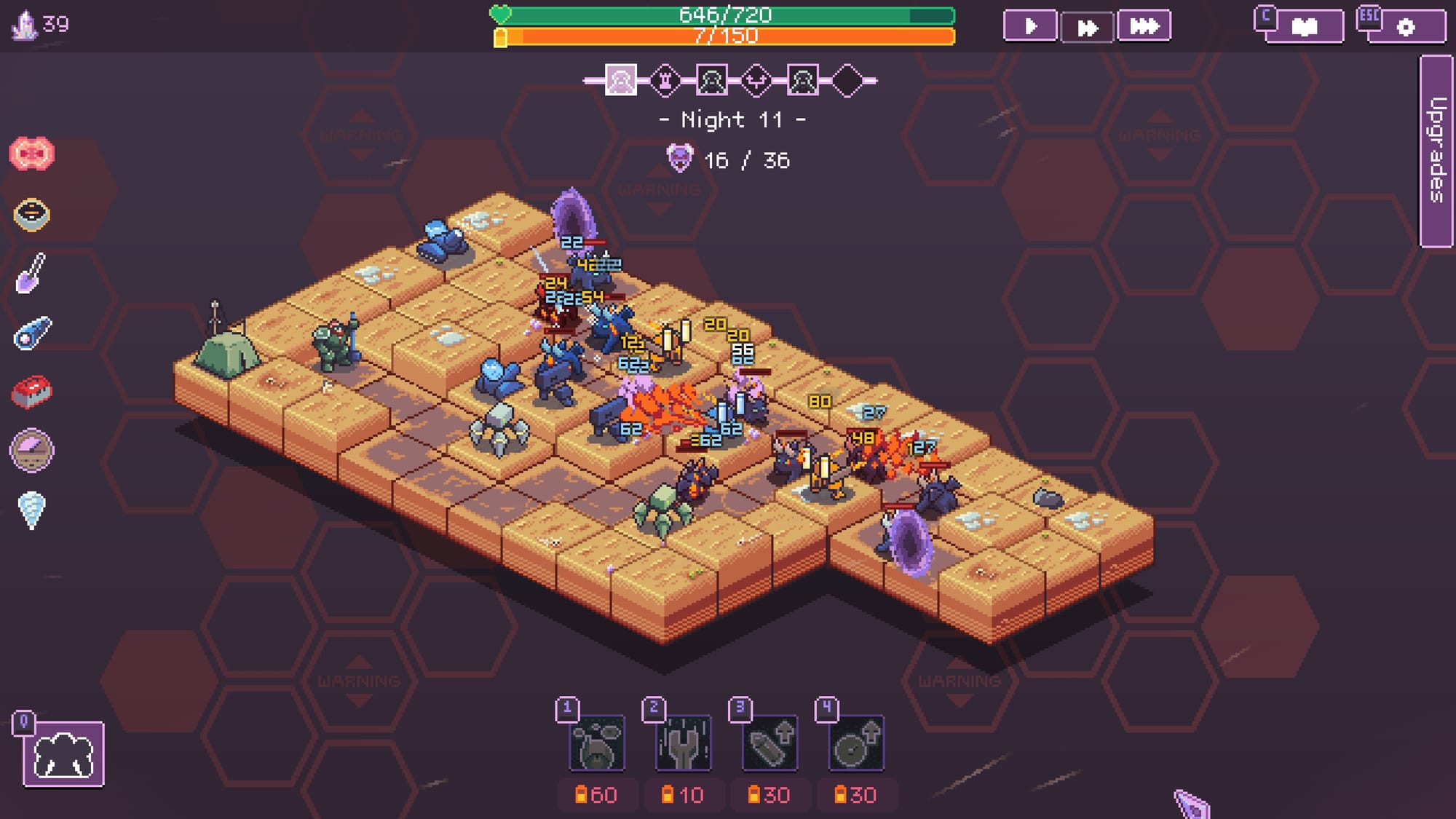1456x819 pixels.
Task: Inspect the round gauge relic icon
Action: coord(31,451)
